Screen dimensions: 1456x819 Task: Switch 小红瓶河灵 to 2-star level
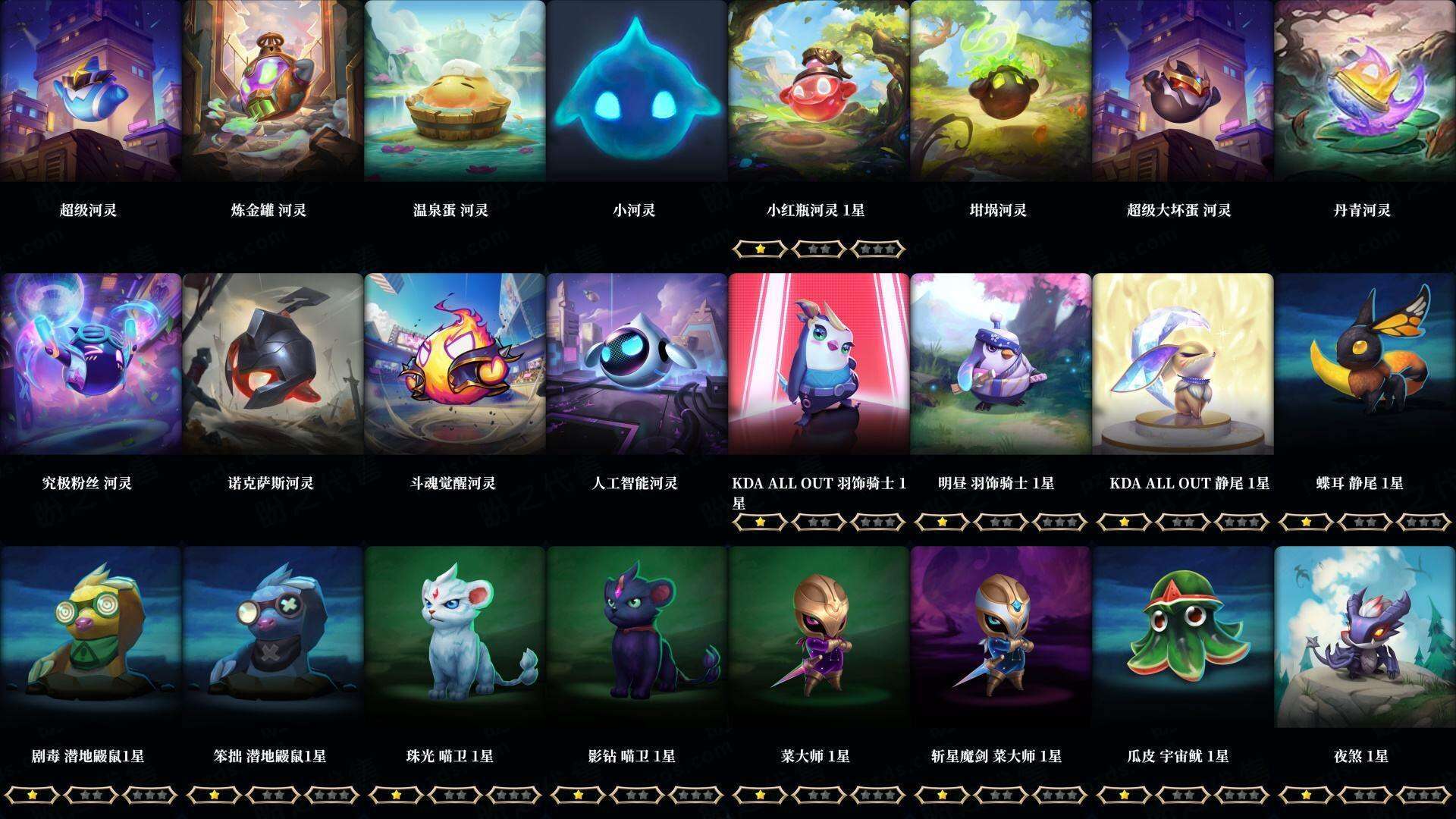click(817, 248)
